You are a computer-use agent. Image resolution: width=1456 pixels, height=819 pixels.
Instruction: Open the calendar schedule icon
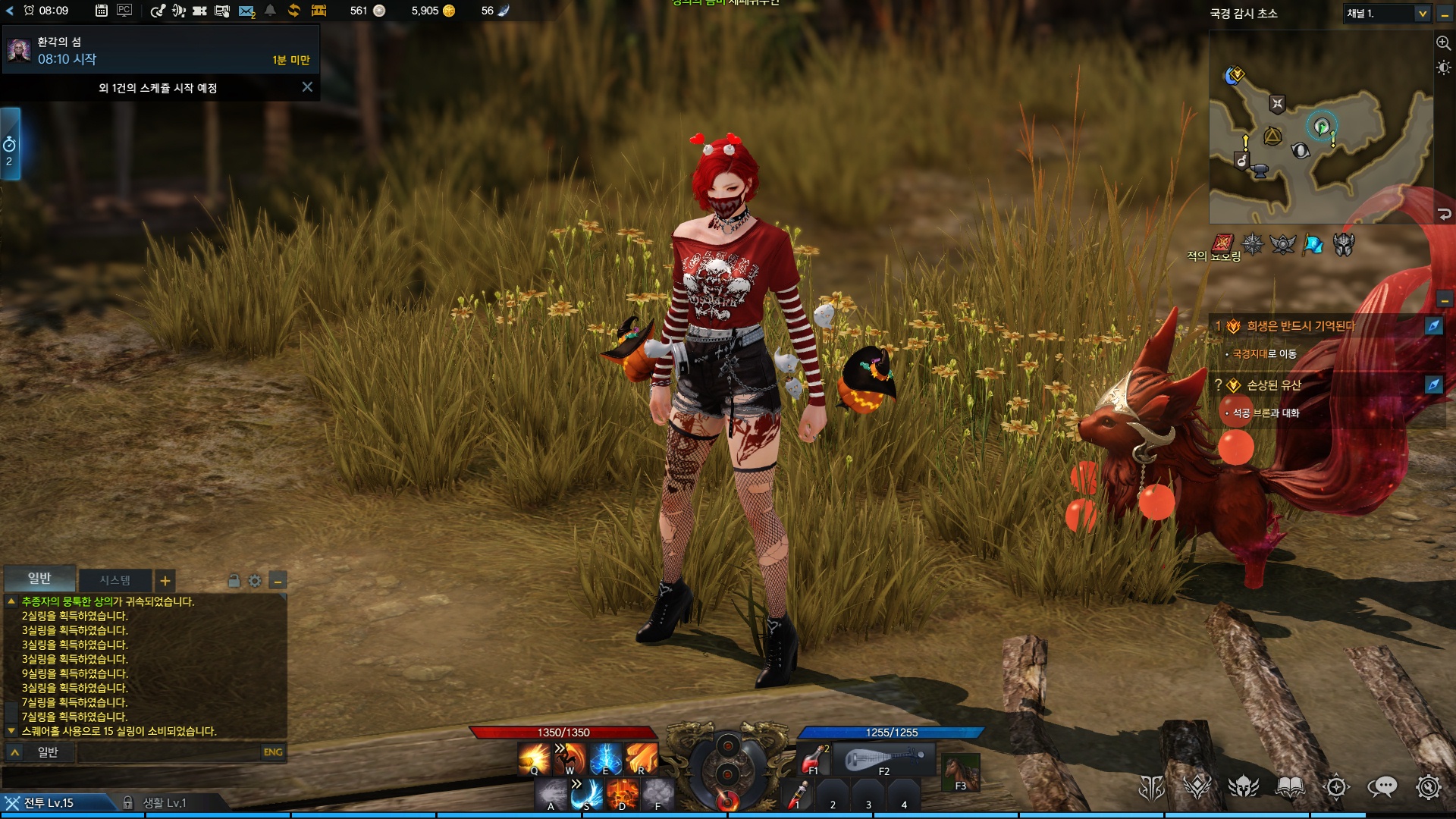coord(101,11)
